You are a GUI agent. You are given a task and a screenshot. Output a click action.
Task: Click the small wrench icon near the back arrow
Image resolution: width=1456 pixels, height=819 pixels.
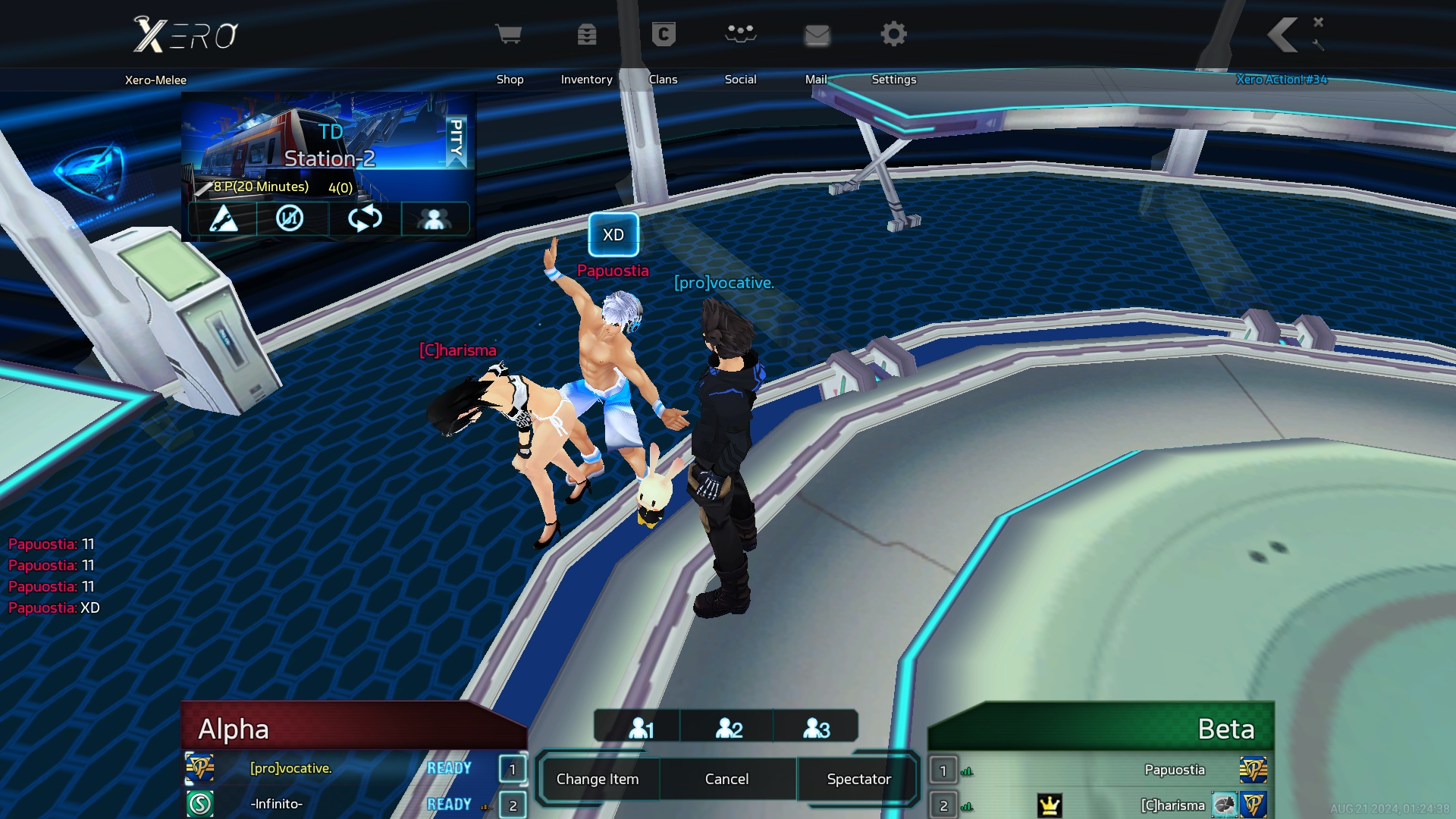[1319, 45]
